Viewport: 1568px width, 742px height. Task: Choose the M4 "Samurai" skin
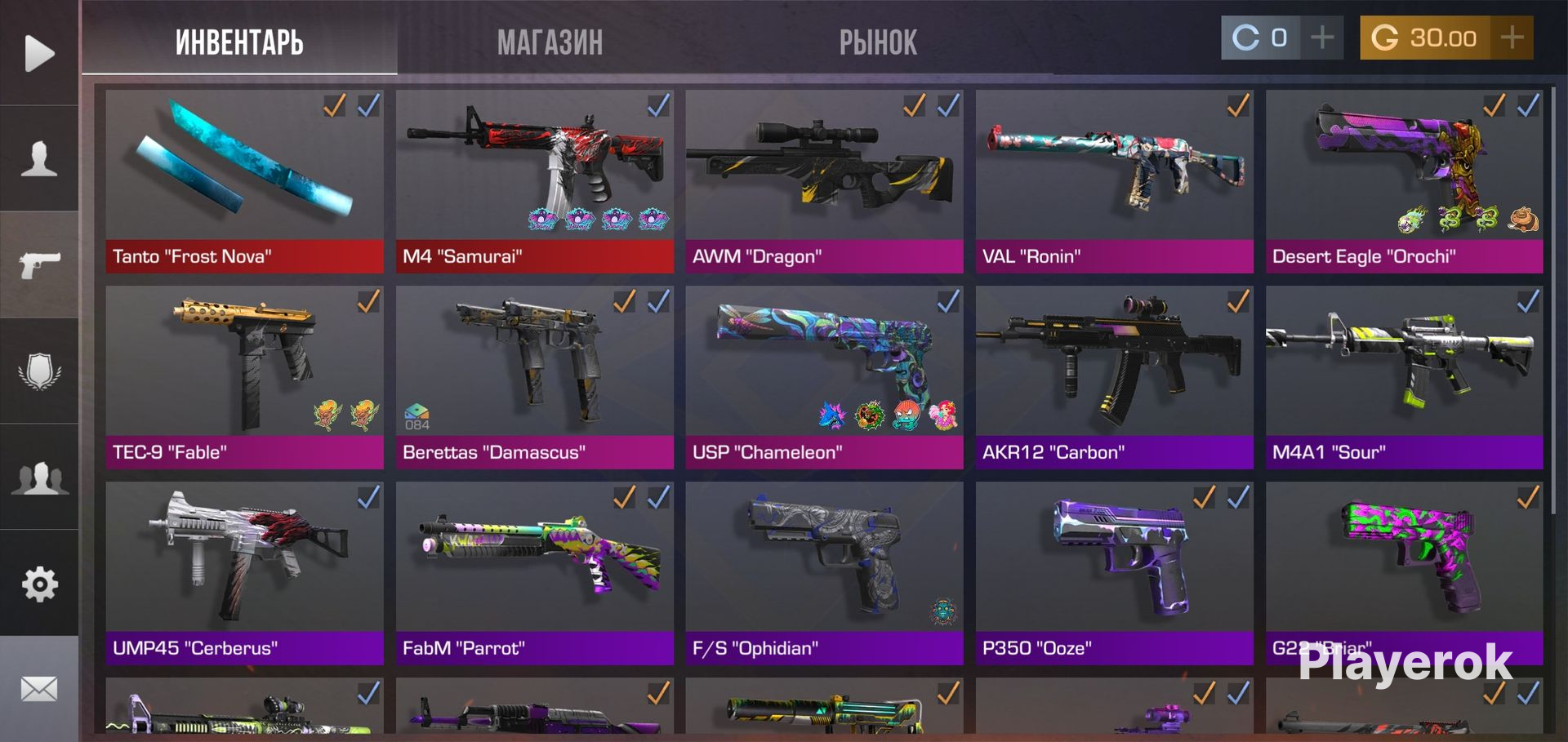coord(534,181)
